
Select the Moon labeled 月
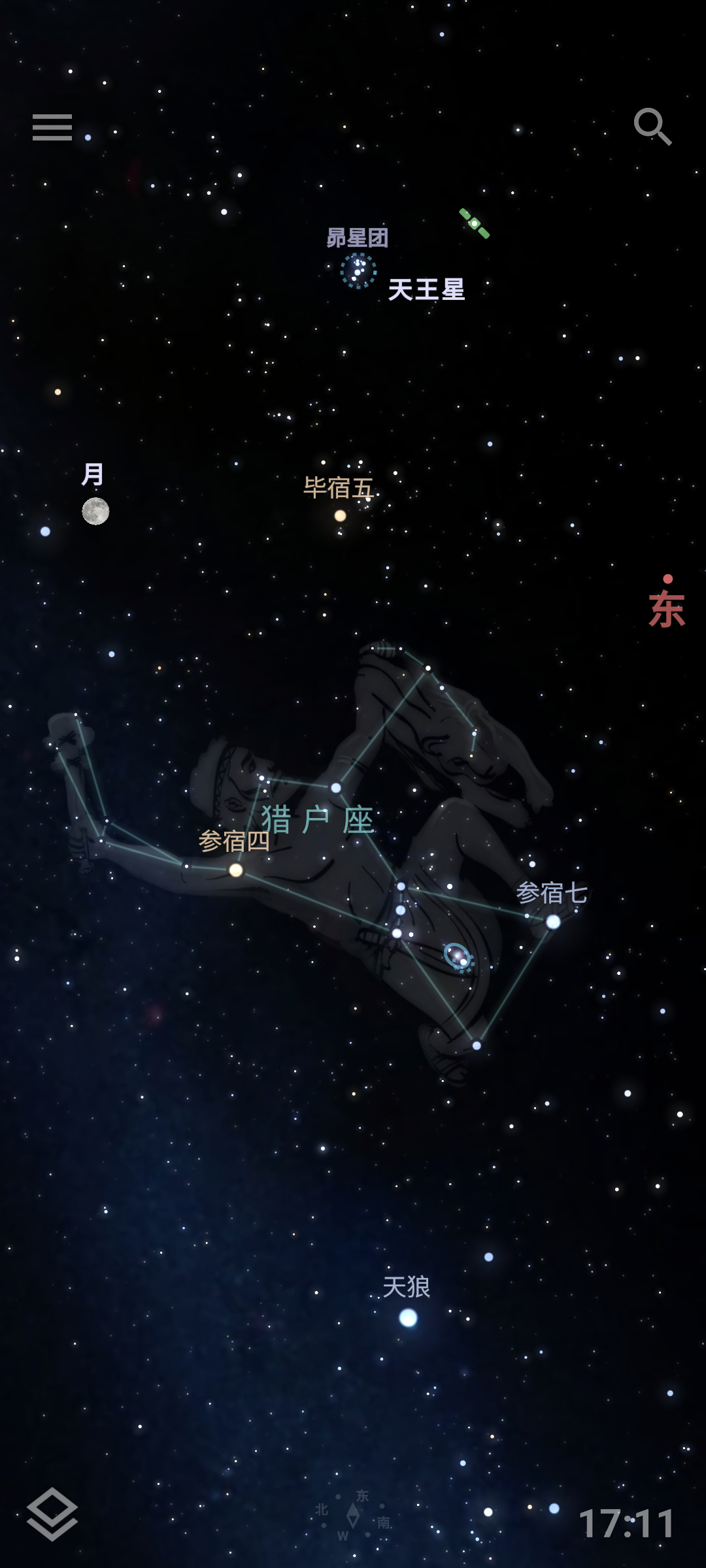pyautogui.click(x=95, y=511)
